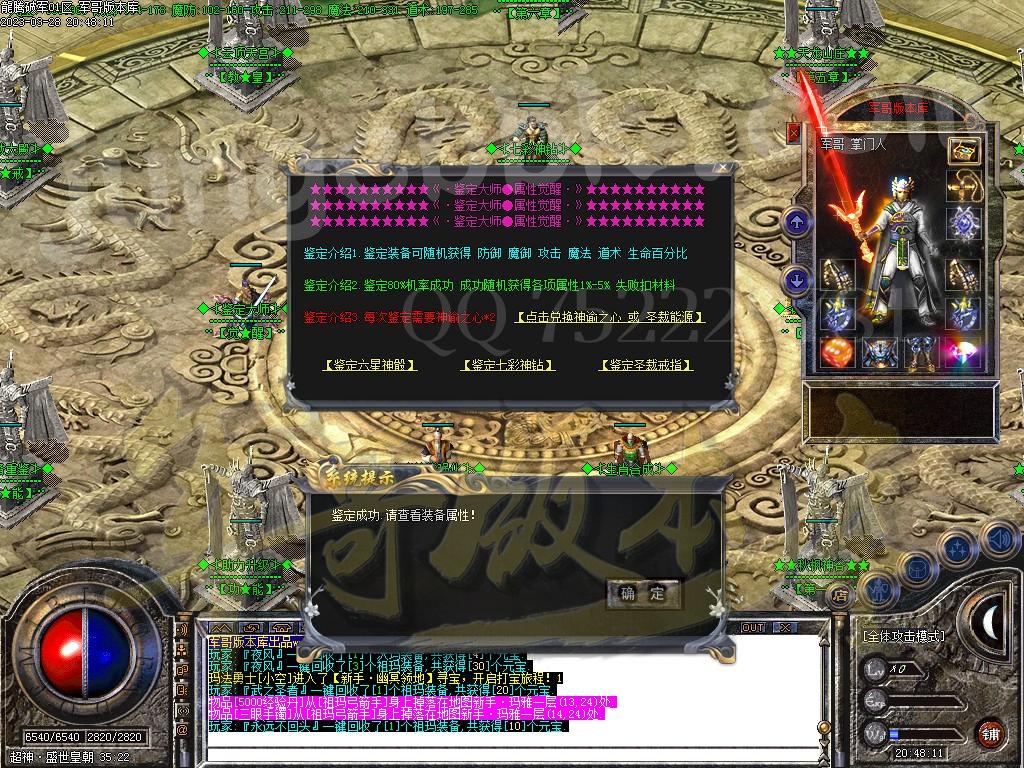The height and width of the screenshot is (768, 1024).
Task: Choose 鉴定圣裁戒指 option
Action: pyautogui.click(x=646, y=365)
